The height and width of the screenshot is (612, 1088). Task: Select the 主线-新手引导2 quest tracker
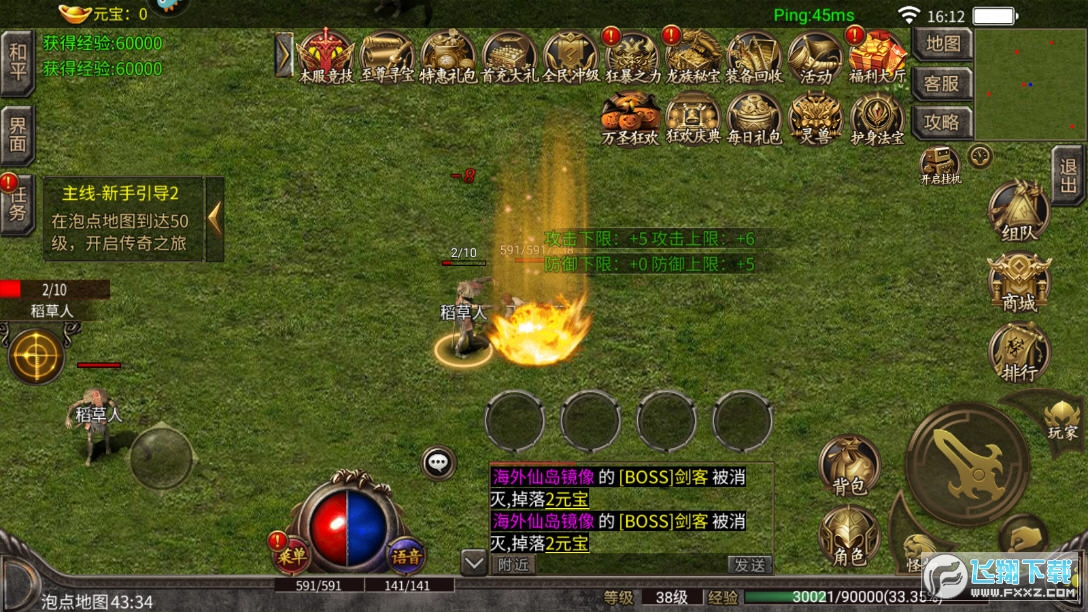pyautogui.click(x=119, y=219)
